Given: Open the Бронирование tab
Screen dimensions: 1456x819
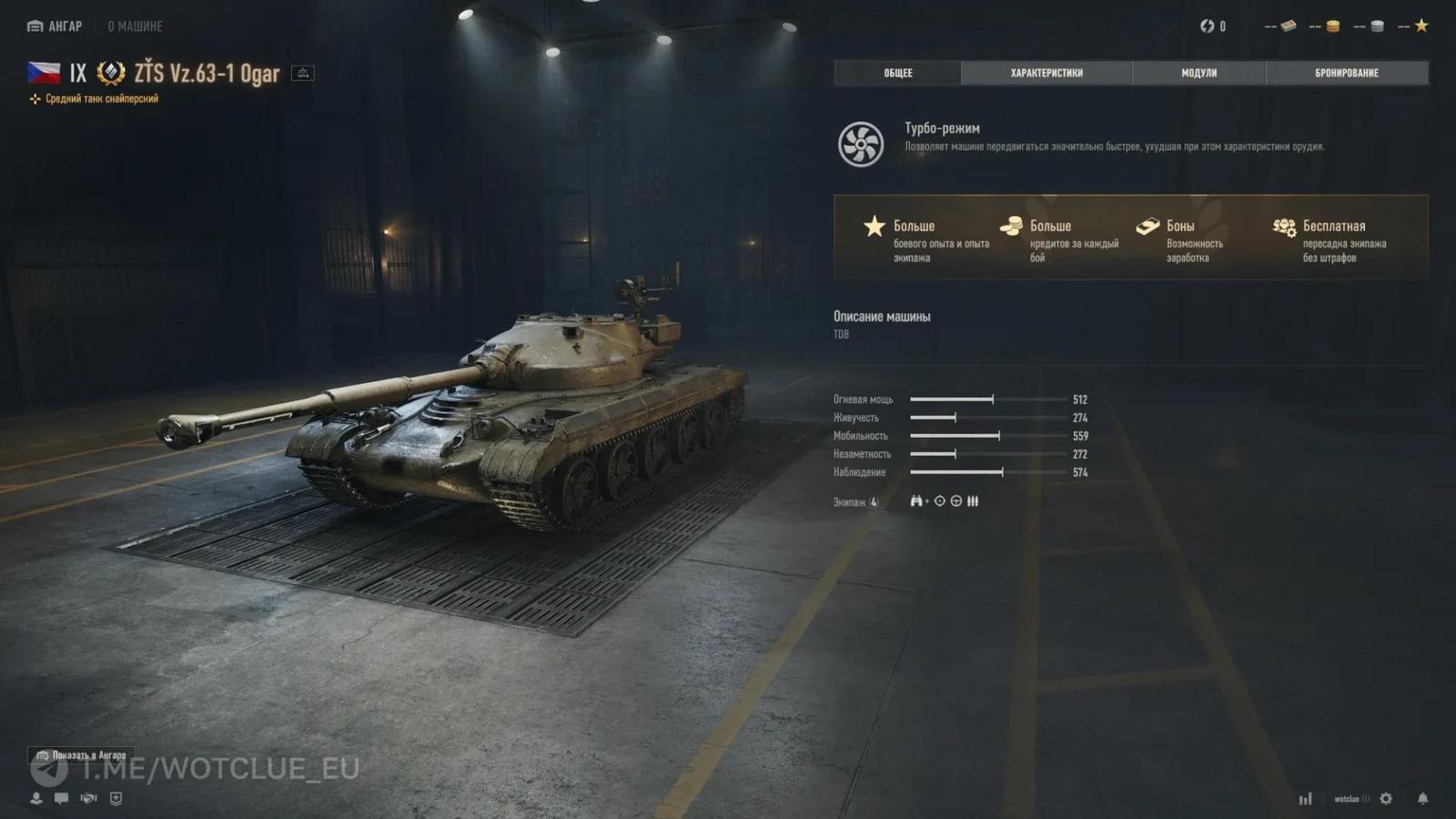Looking at the screenshot, I should pos(1346,73).
